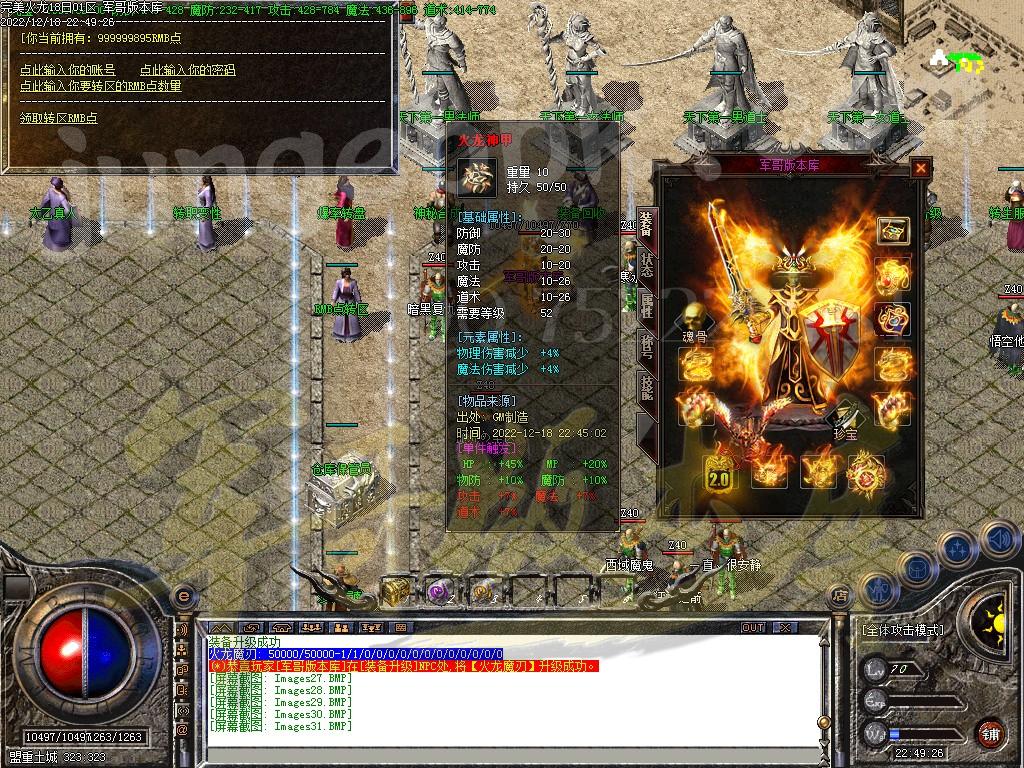Click the golden chest hotbar slot
The image size is (1024, 768).
(394, 591)
